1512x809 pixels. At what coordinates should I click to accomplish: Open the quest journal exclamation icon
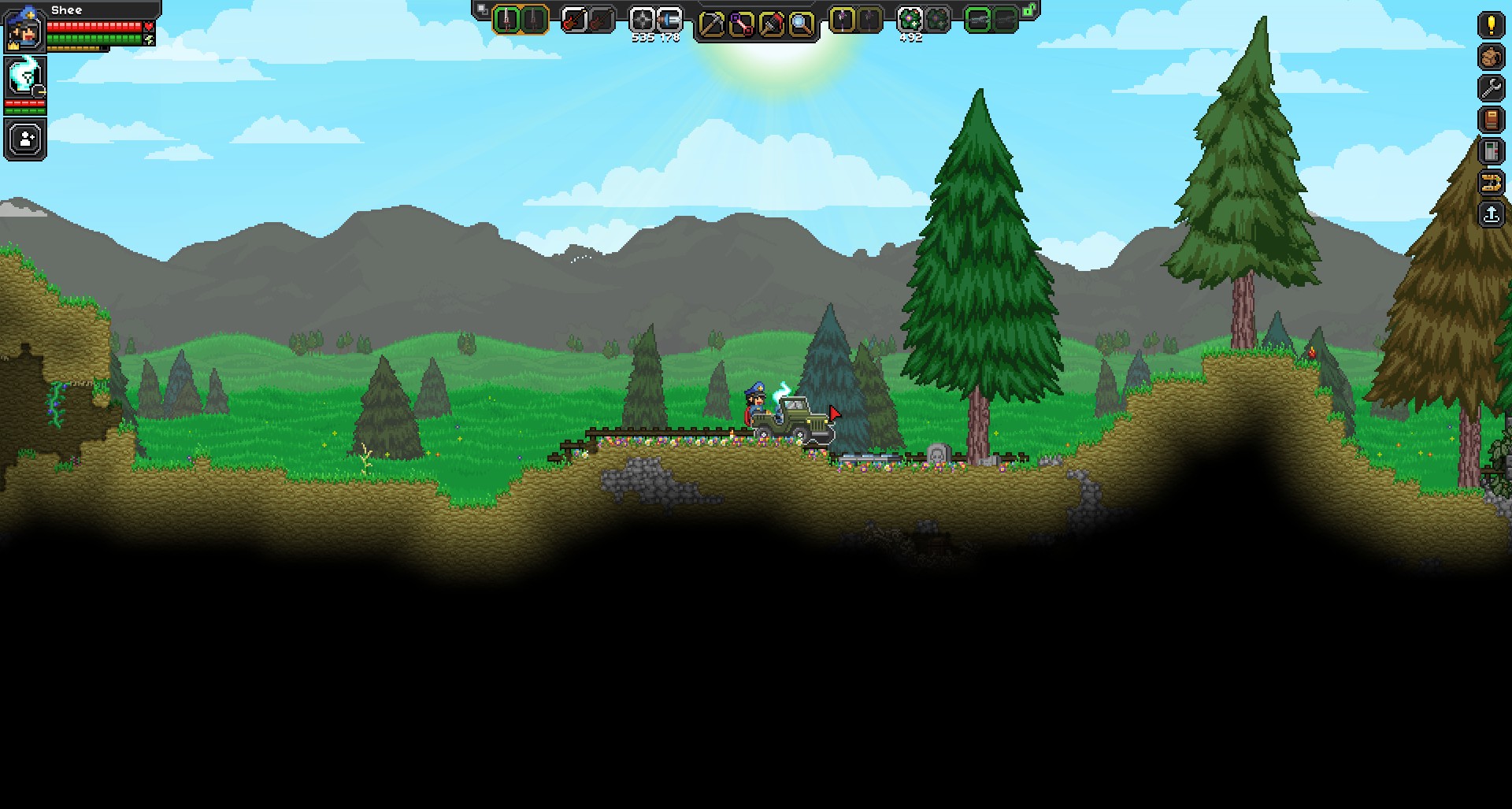(x=1491, y=24)
